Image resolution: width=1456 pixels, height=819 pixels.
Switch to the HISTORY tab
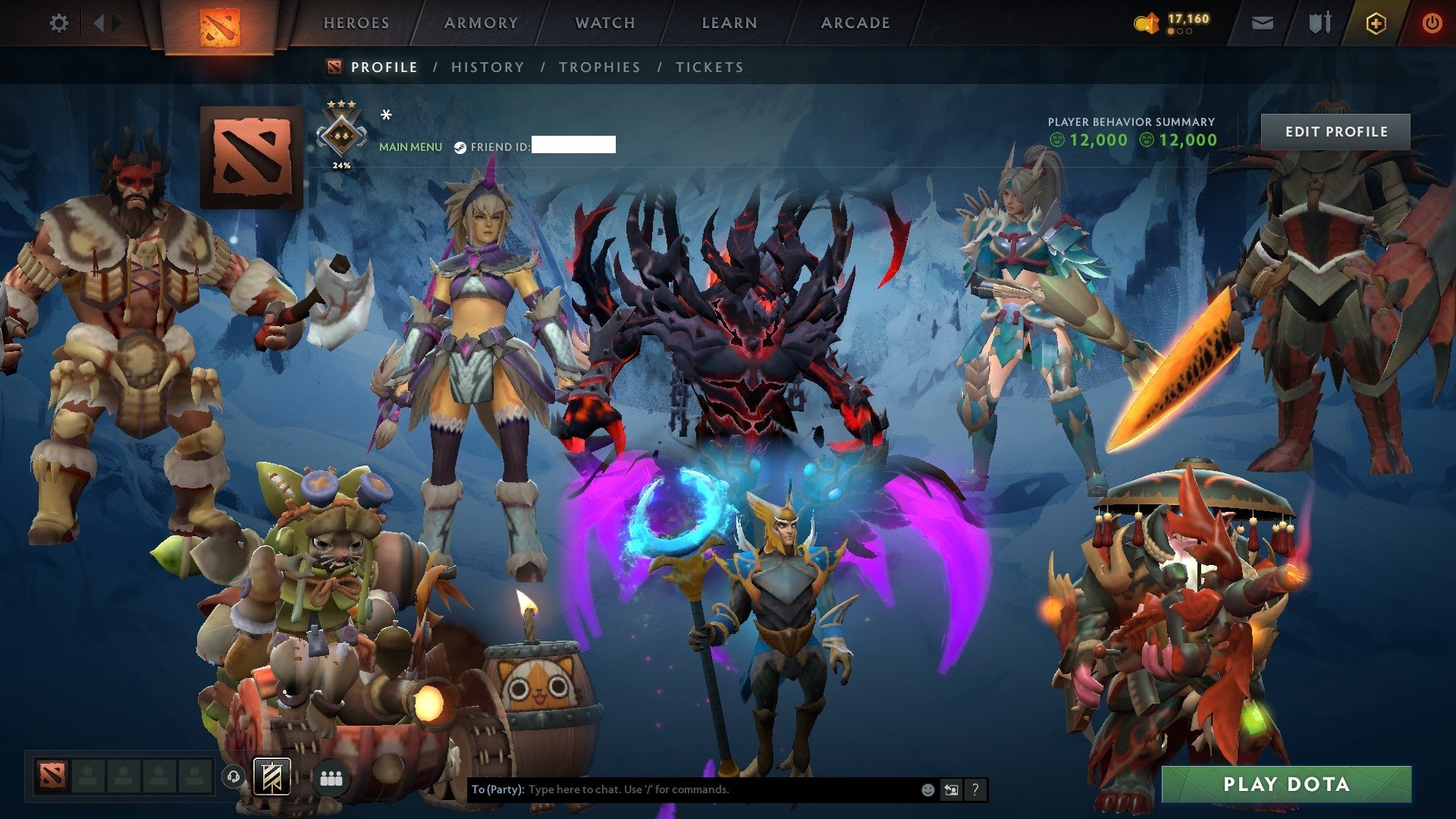pyautogui.click(x=488, y=67)
